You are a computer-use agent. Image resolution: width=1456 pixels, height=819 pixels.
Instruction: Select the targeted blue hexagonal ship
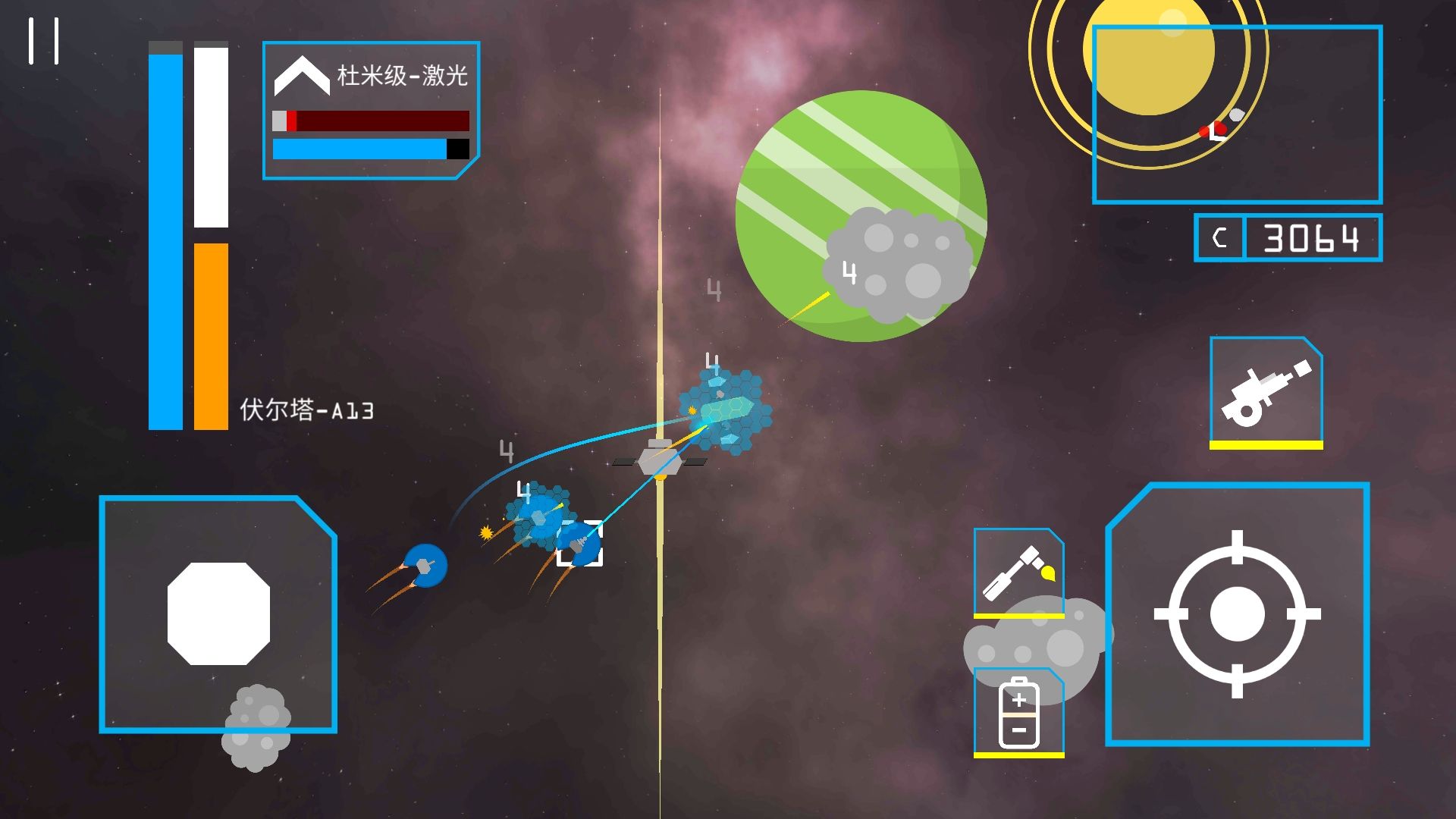[x=580, y=542]
